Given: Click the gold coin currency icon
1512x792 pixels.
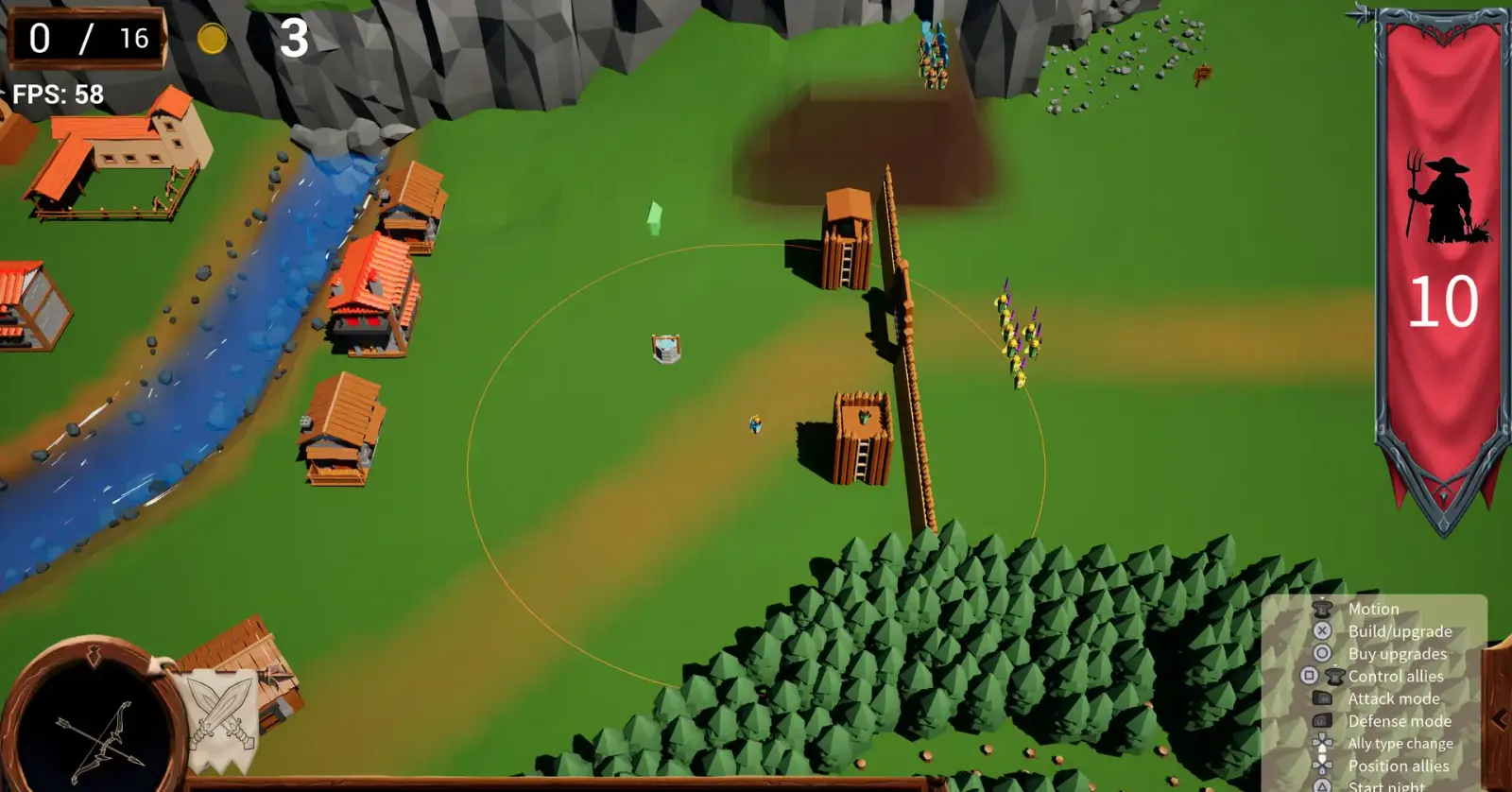Looking at the screenshot, I should coord(211,39).
